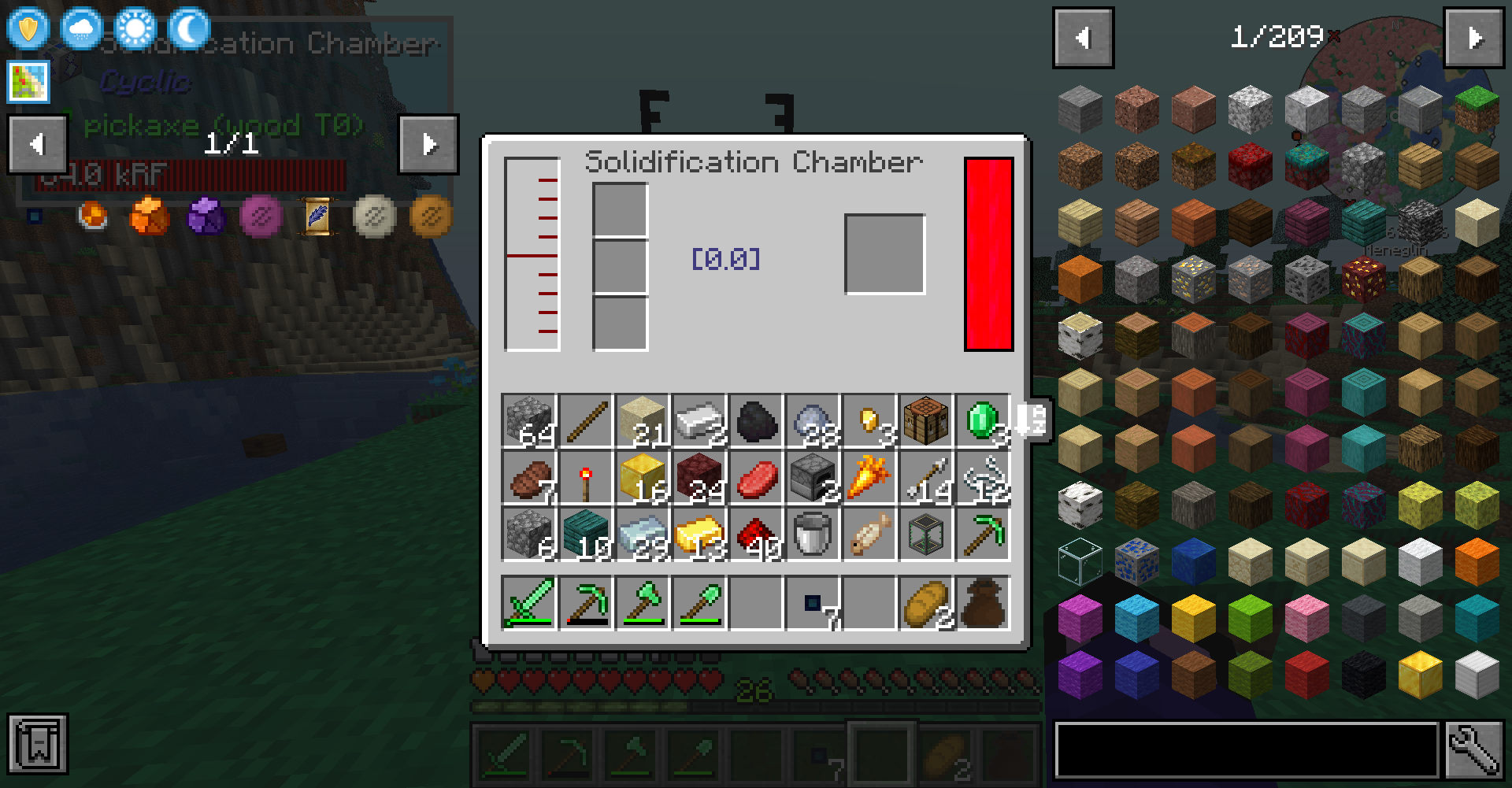Set time to day with the sun icon
The image size is (1512, 788).
tap(134, 29)
